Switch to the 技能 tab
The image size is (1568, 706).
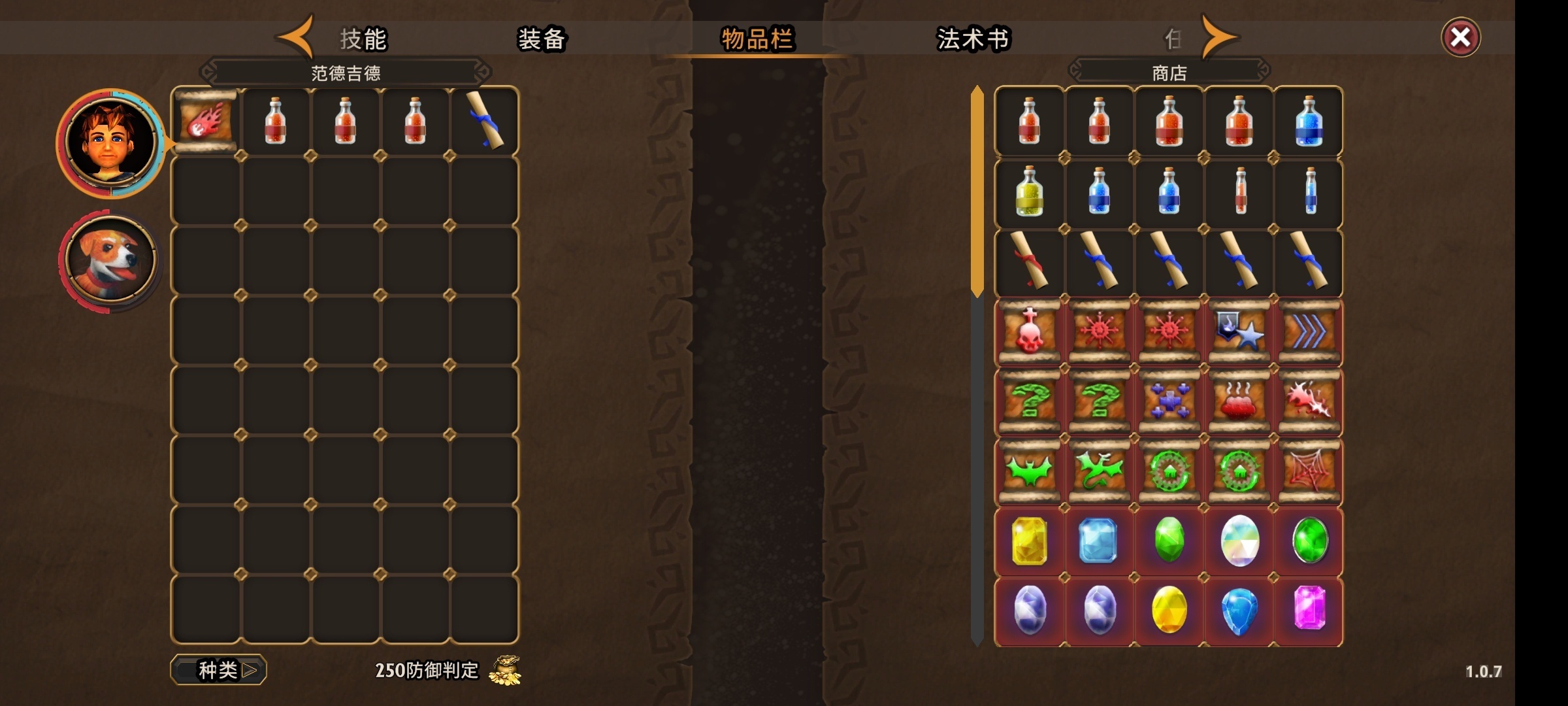click(363, 39)
